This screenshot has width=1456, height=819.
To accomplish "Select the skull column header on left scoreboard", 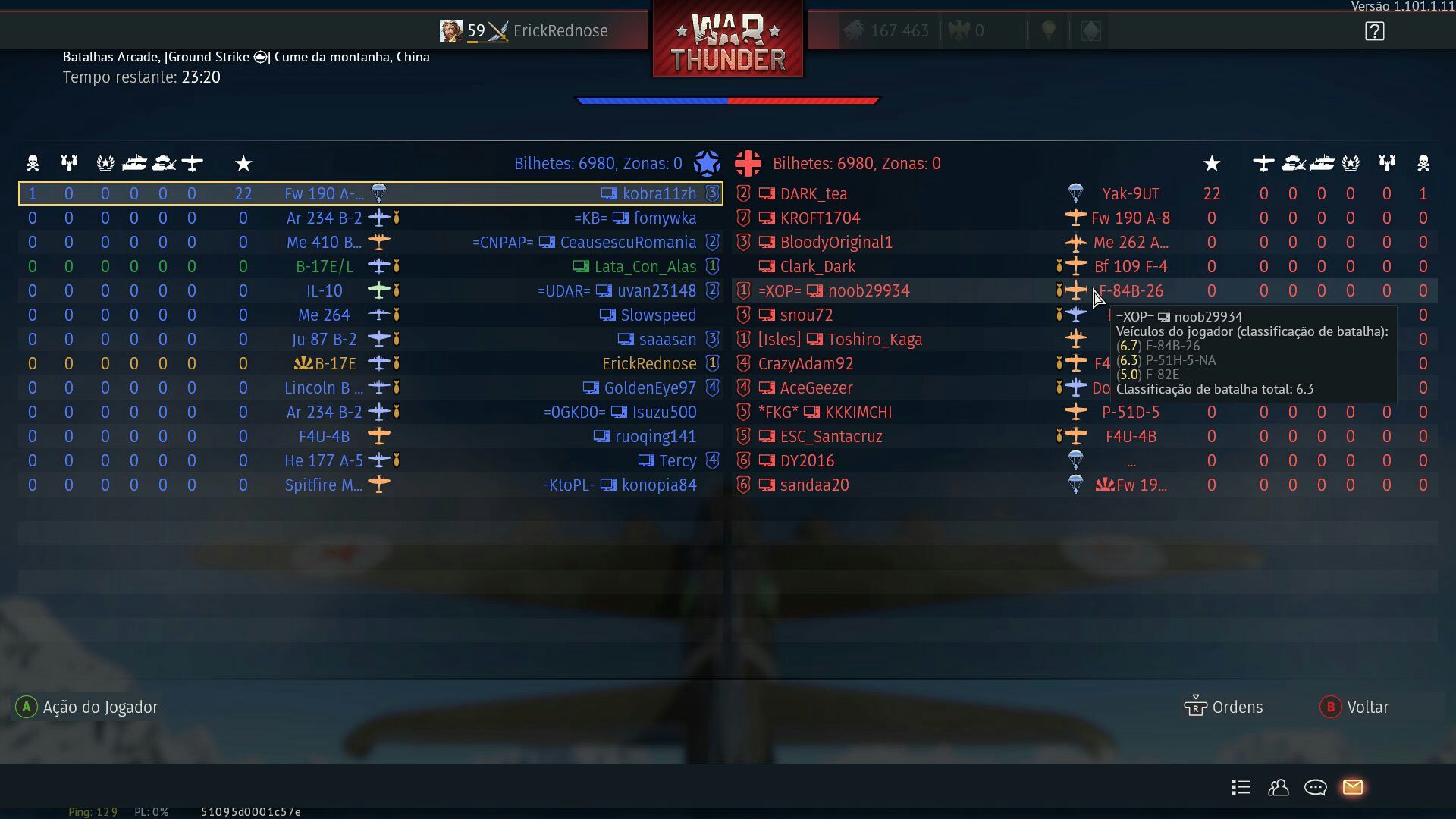I will tap(32, 162).
